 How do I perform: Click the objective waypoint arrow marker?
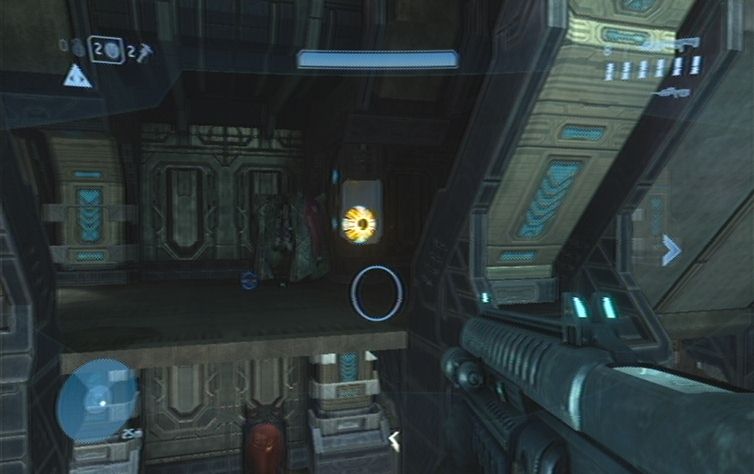click(x=670, y=250)
